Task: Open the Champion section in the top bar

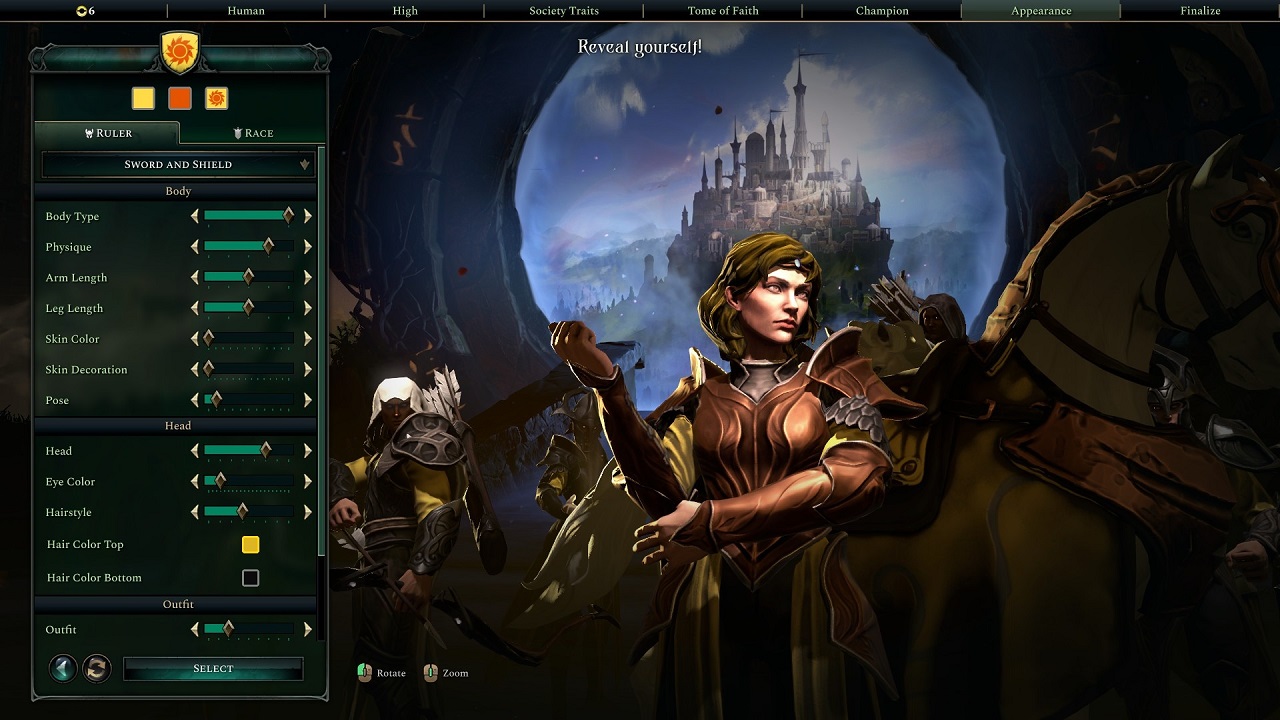Action: click(x=881, y=11)
